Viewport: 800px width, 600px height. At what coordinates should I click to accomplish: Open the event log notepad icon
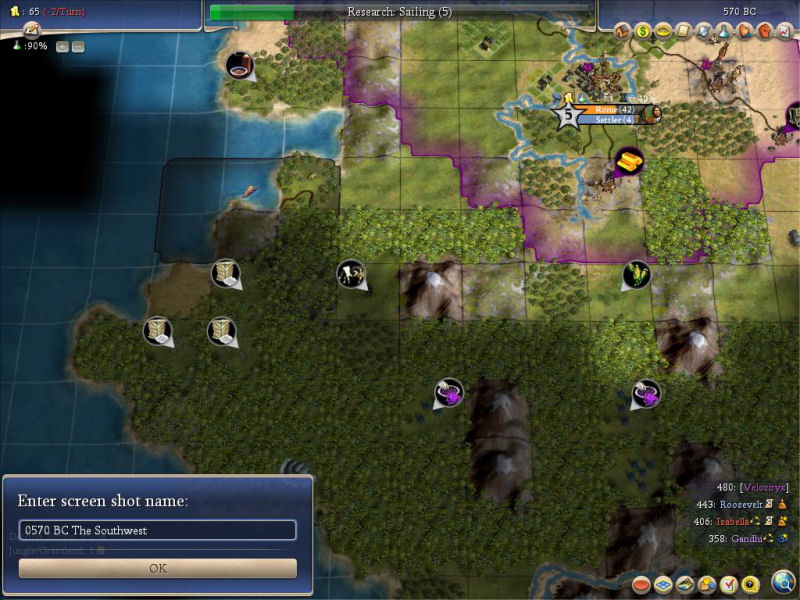click(x=31, y=32)
